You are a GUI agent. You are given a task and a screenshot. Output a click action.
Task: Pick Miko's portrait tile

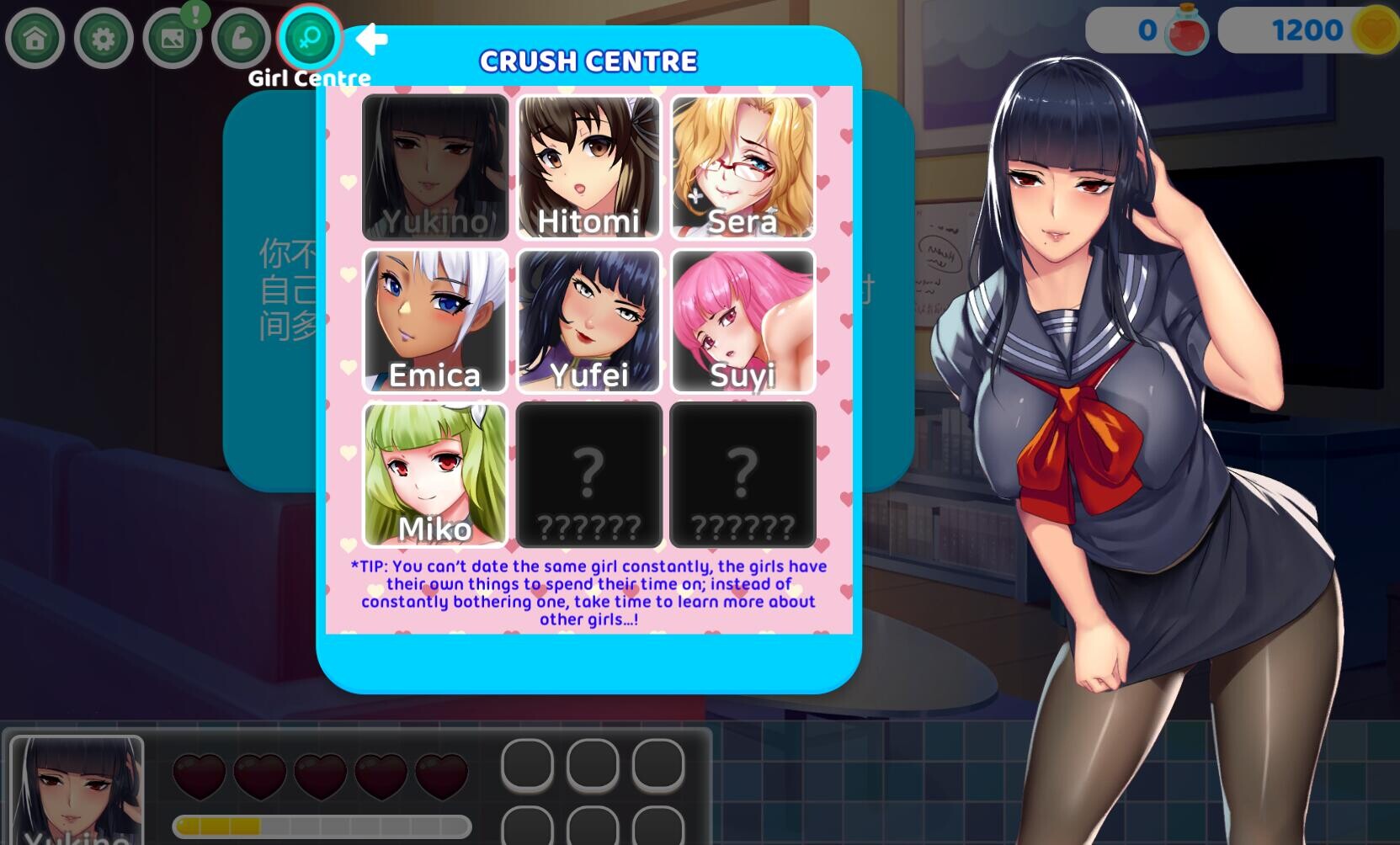[435, 475]
